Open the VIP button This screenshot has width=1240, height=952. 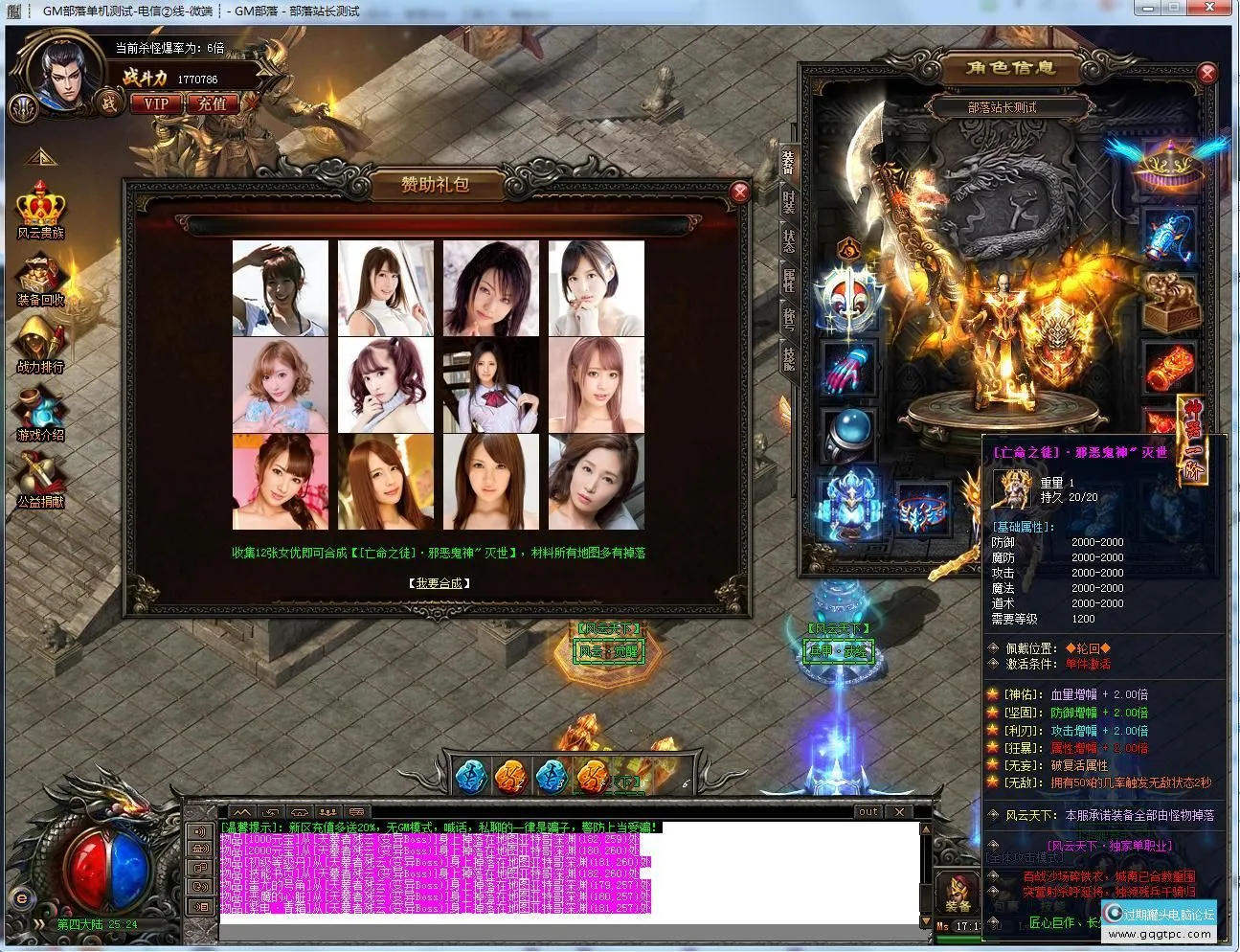coord(156,103)
